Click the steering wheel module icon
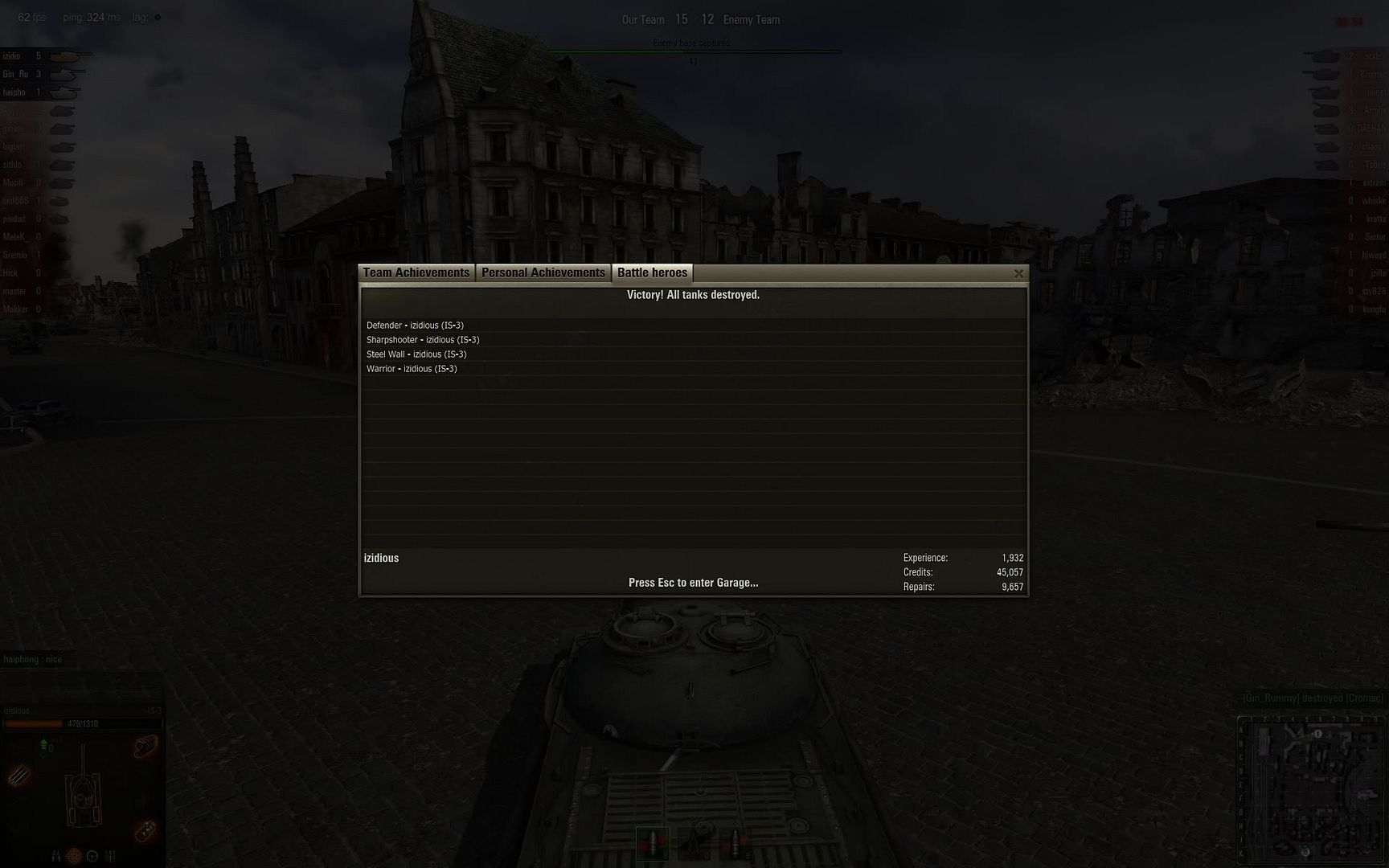The image size is (1389, 868). pos(92,854)
